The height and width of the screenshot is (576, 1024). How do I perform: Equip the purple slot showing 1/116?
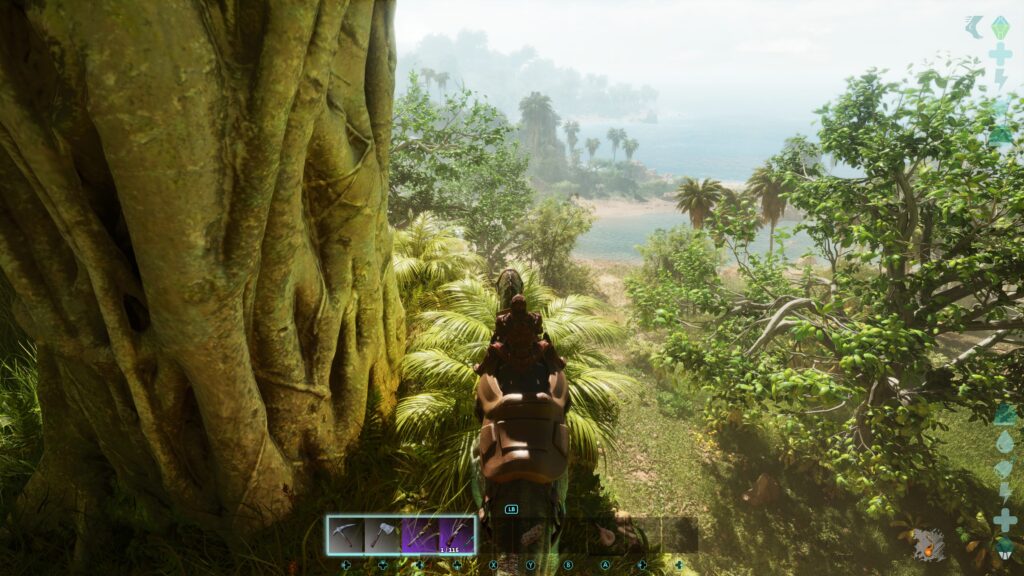(x=456, y=534)
